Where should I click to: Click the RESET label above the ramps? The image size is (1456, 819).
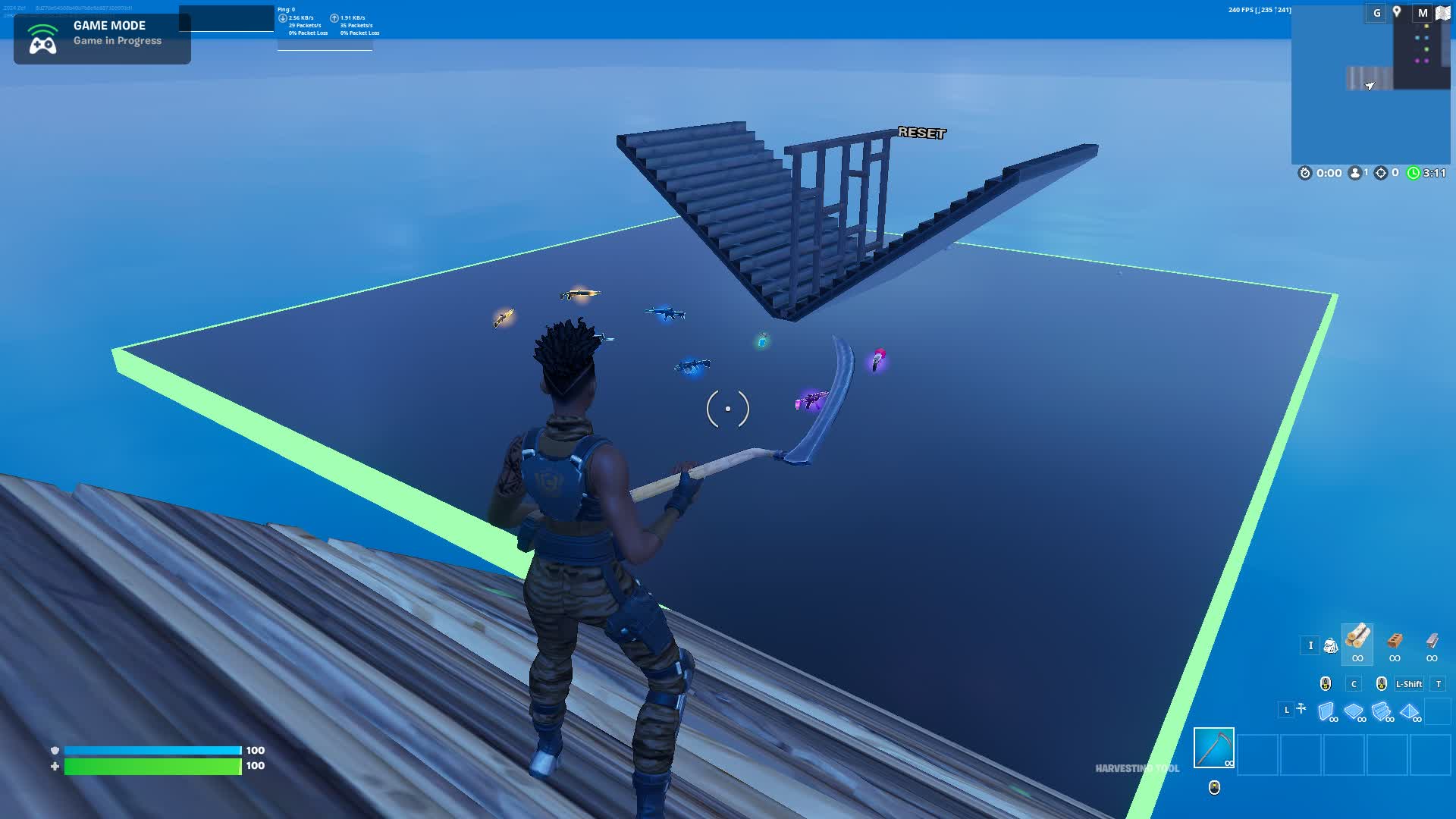point(922,133)
